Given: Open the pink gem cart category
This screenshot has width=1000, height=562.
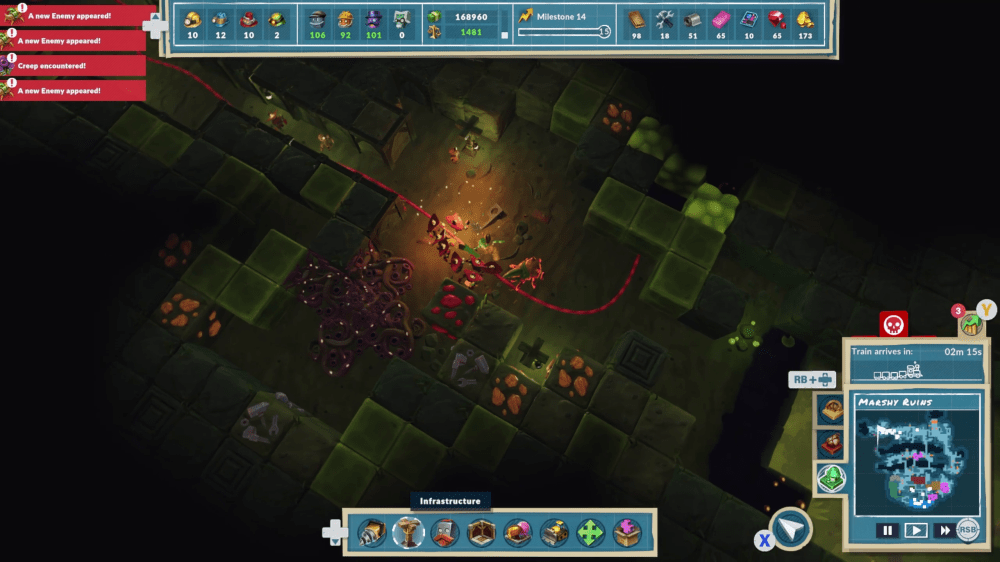Looking at the screenshot, I should (x=518, y=533).
